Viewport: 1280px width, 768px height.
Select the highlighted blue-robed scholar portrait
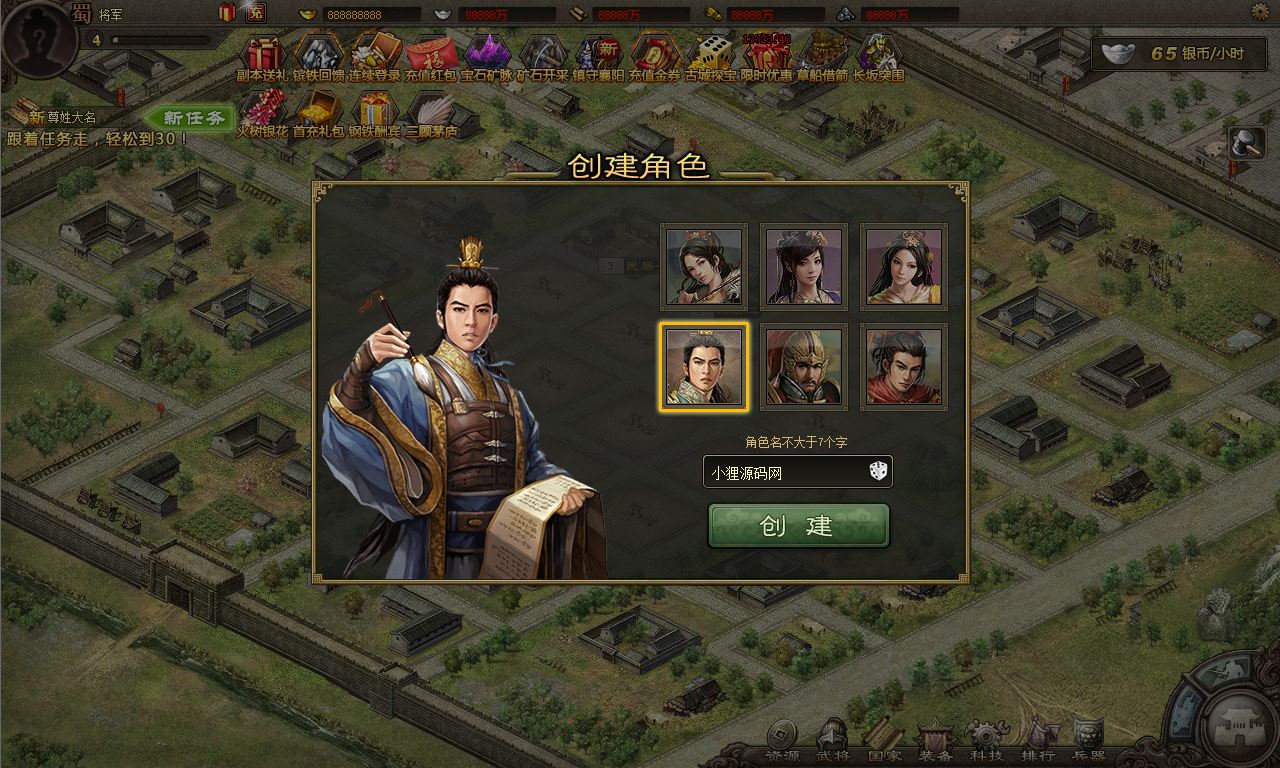coord(703,366)
